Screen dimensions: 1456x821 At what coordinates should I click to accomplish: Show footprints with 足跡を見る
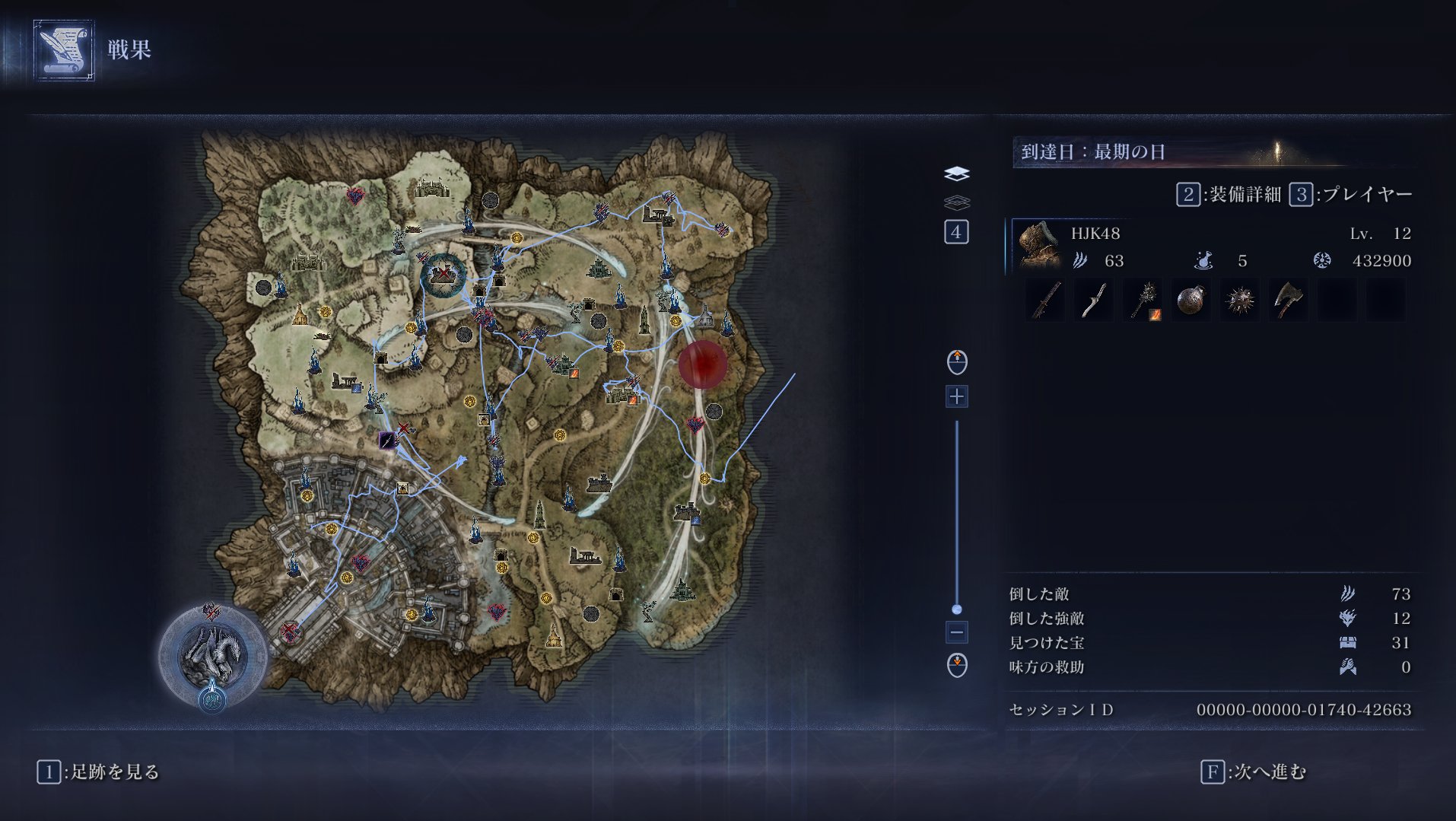pyautogui.click(x=99, y=772)
